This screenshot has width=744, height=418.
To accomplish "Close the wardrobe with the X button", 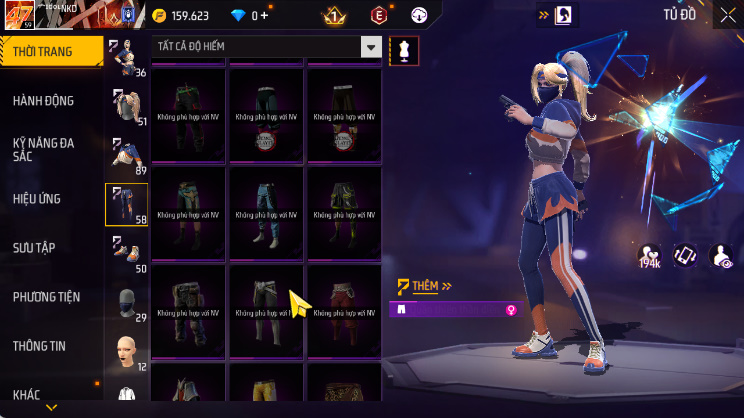I will click(x=726, y=16).
